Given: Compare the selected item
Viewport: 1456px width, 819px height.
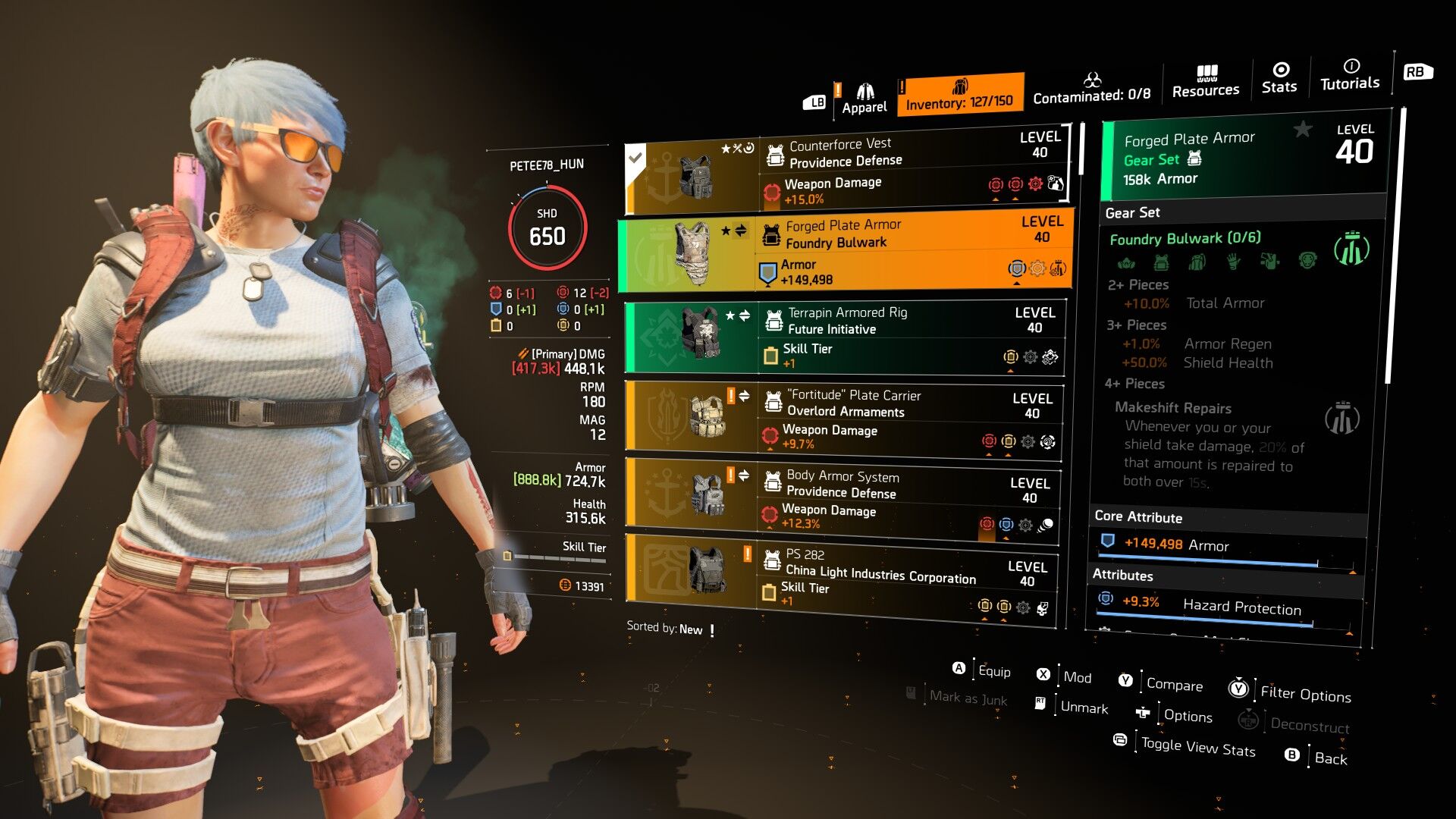Looking at the screenshot, I should 1174,684.
